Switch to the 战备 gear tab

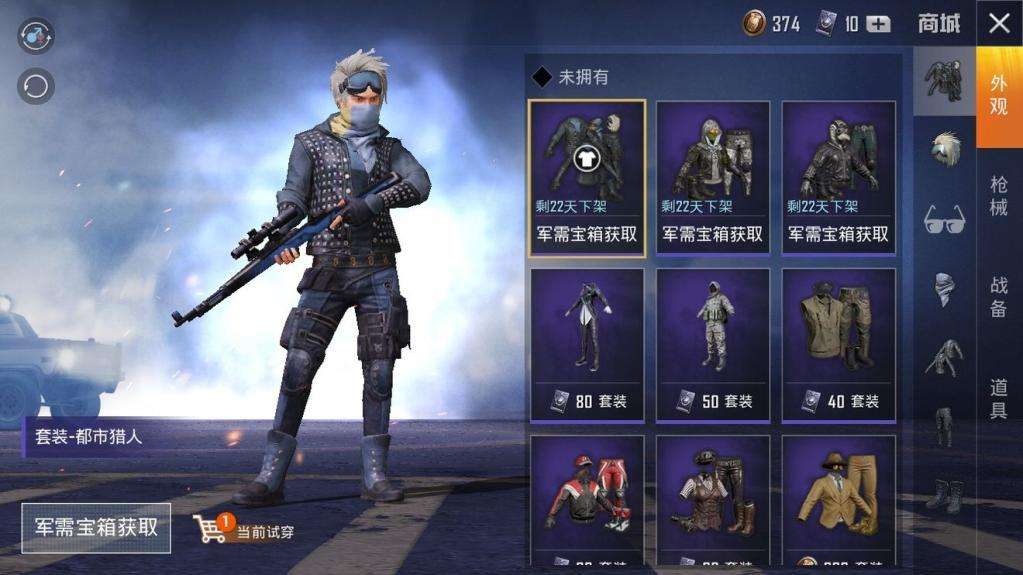(x=998, y=297)
